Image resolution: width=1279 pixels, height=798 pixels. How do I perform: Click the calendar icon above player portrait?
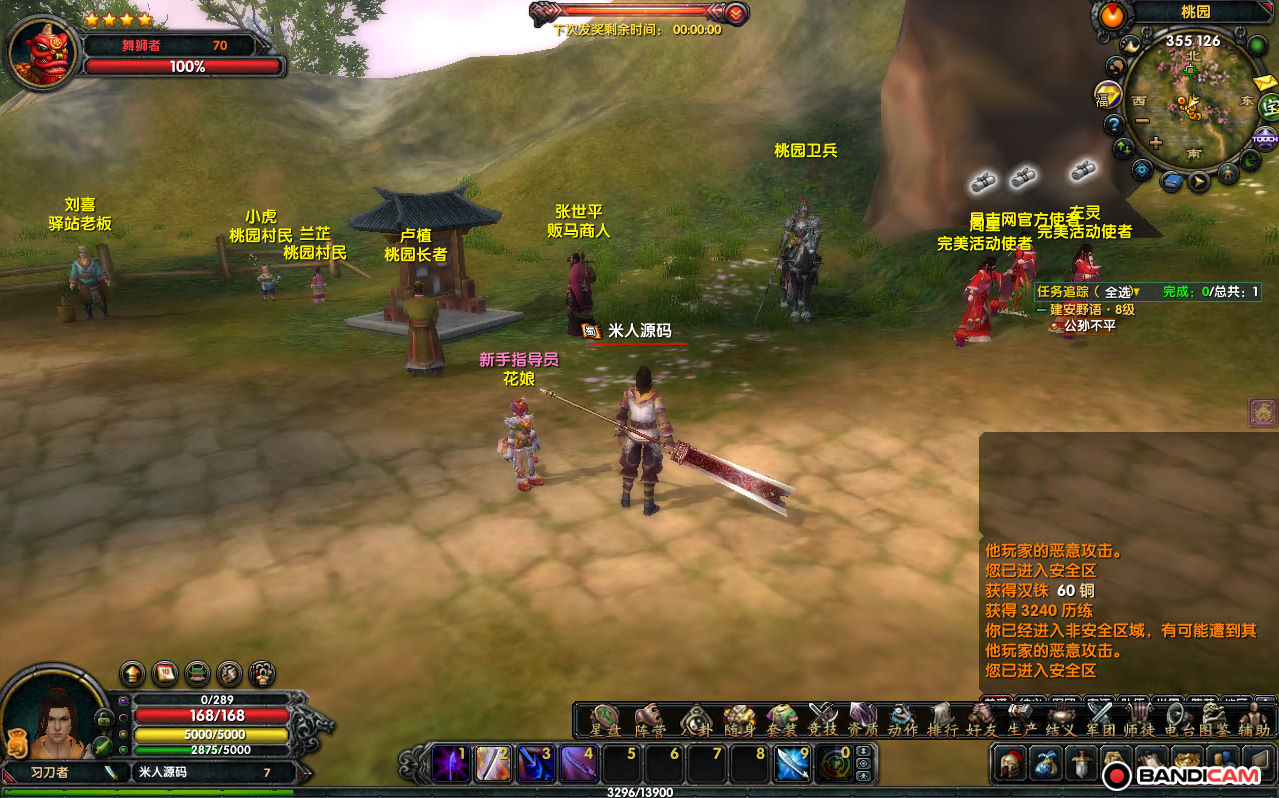(x=165, y=673)
